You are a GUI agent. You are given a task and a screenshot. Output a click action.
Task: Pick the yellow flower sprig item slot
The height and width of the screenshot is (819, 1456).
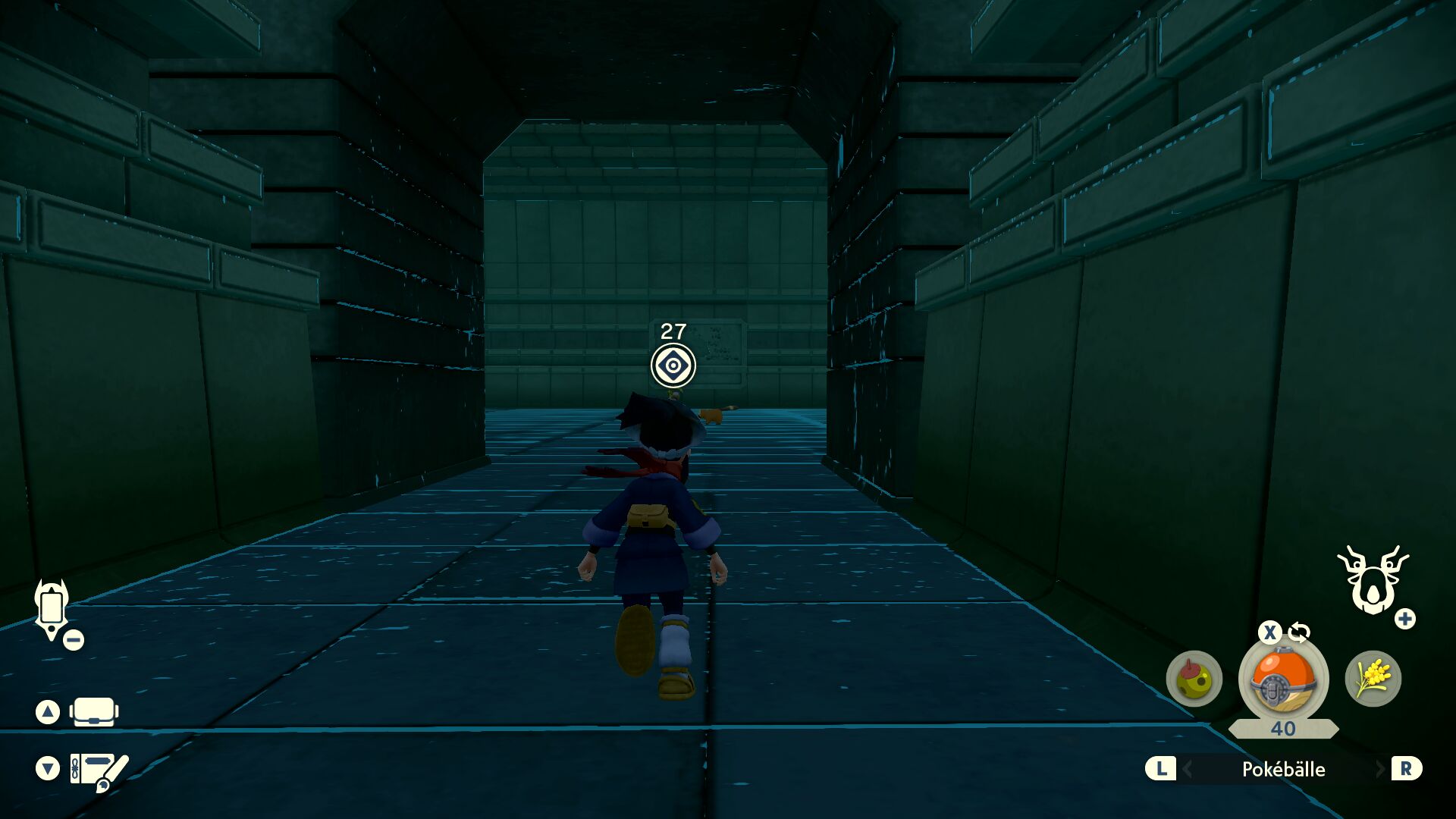[1373, 679]
